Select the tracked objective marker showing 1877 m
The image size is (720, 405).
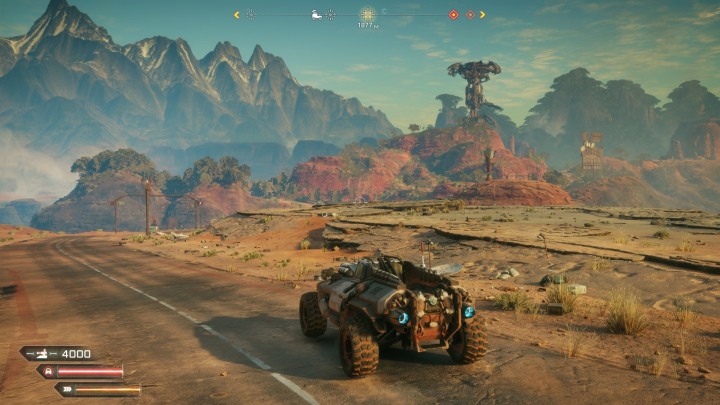pyautogui.click(x=368, y=15)
